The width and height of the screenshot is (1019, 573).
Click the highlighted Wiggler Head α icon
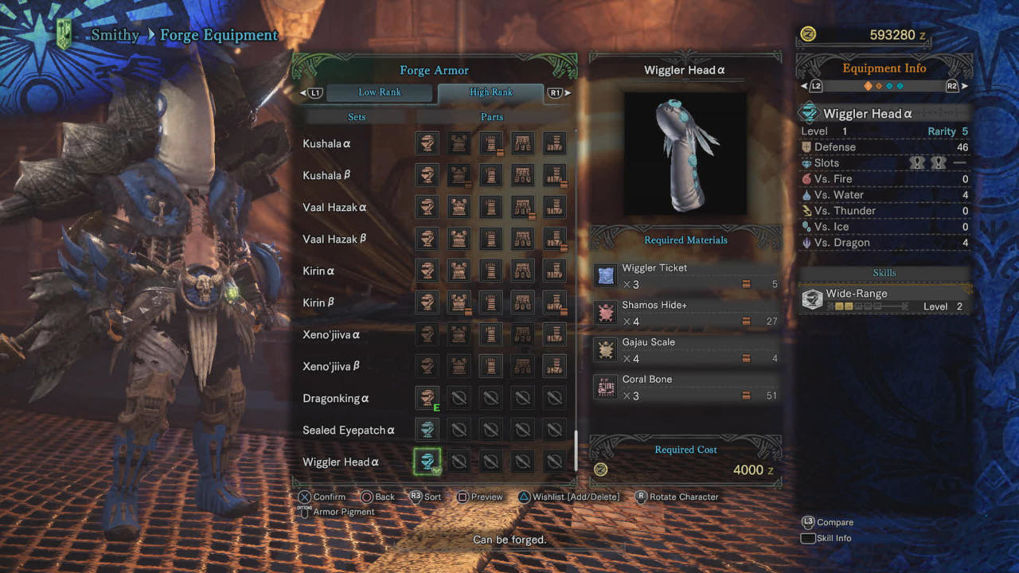[x=427, y=462]
